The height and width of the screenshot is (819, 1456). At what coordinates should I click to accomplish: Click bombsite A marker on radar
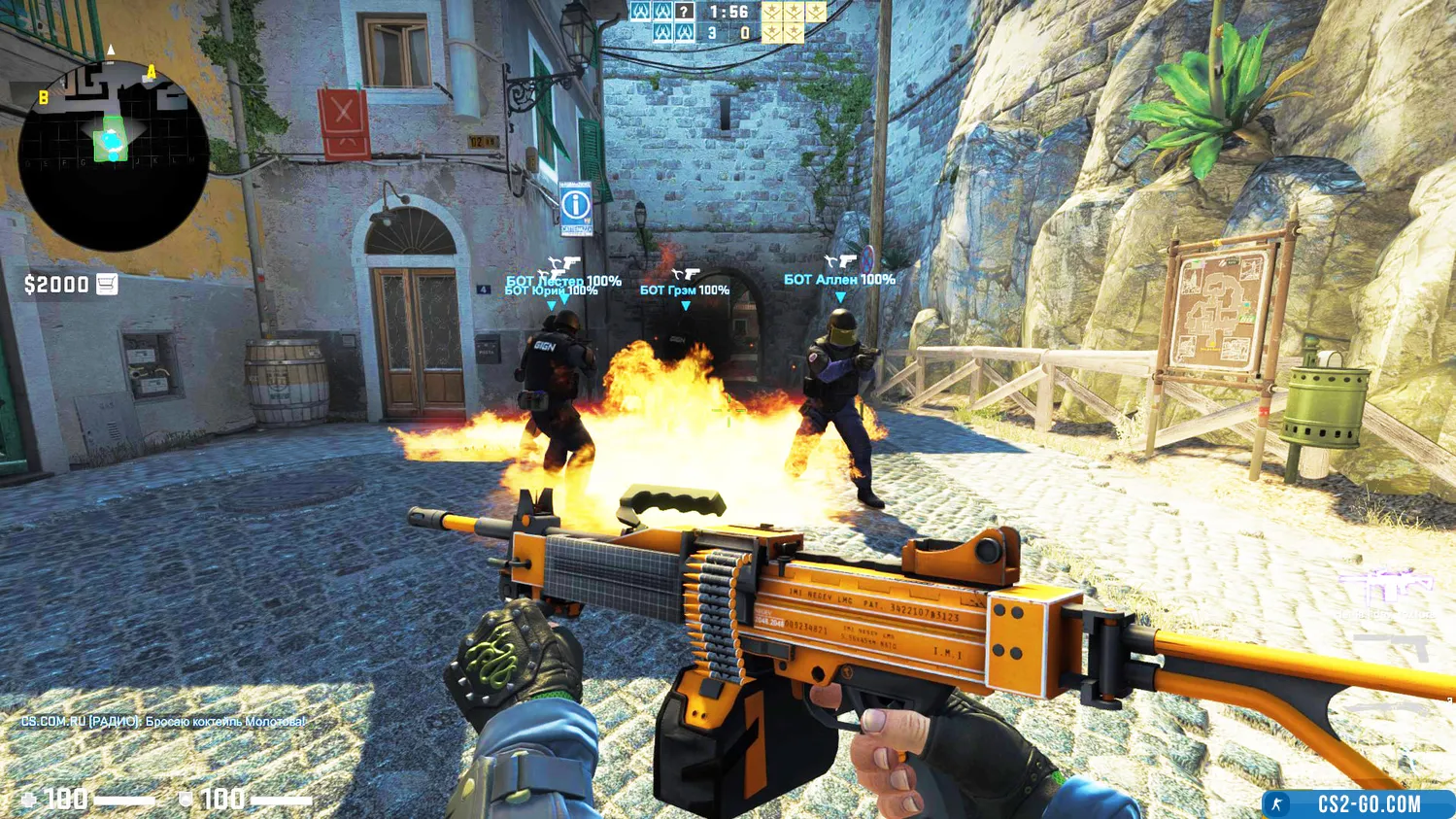pyautogui.click(x=152, y=72)
